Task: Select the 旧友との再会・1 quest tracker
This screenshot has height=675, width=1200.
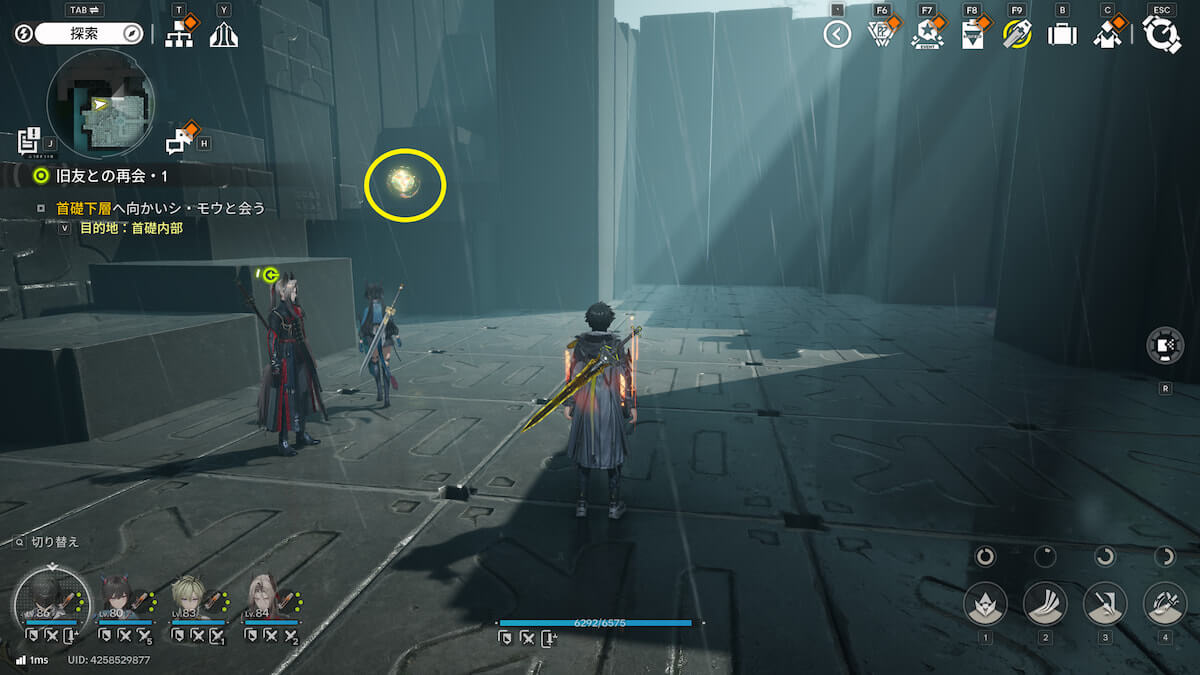Action: [110, 176]
